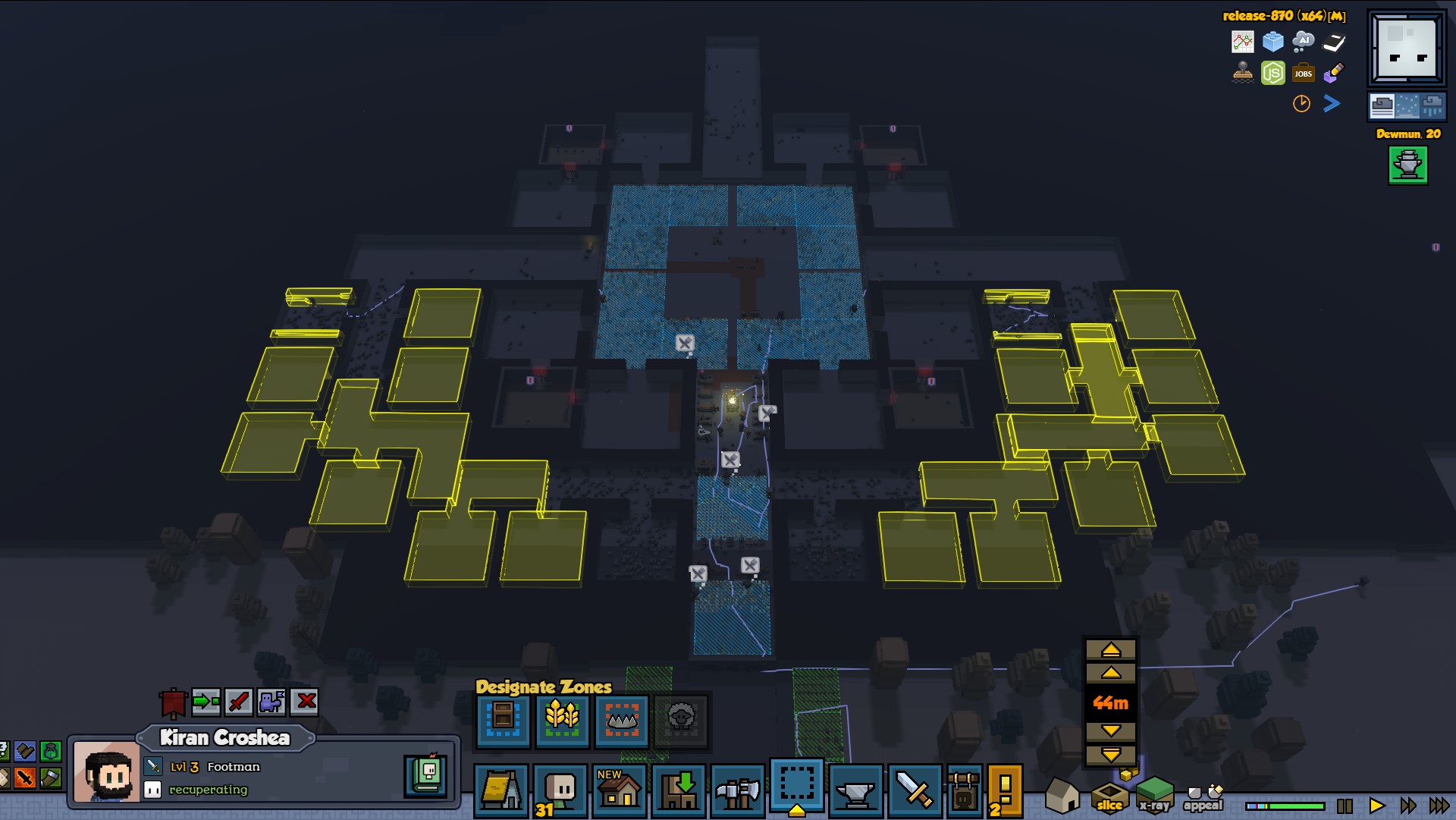The width and height of the screenshot is (1456, 820).
Task: Pause the game
Action: coord(1345,806)
